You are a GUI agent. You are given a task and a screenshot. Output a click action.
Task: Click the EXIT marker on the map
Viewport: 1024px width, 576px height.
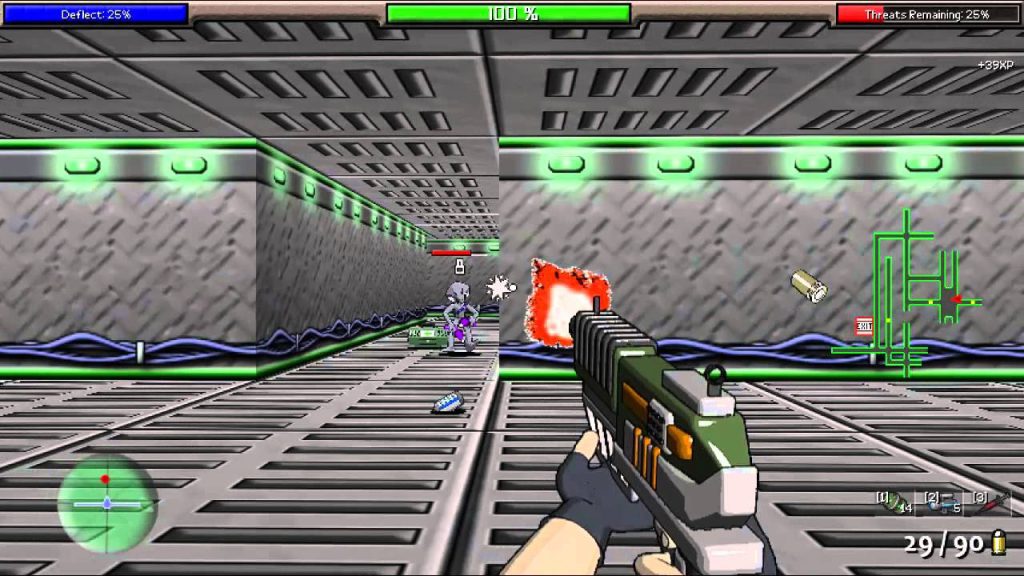(x=864, y=325)
